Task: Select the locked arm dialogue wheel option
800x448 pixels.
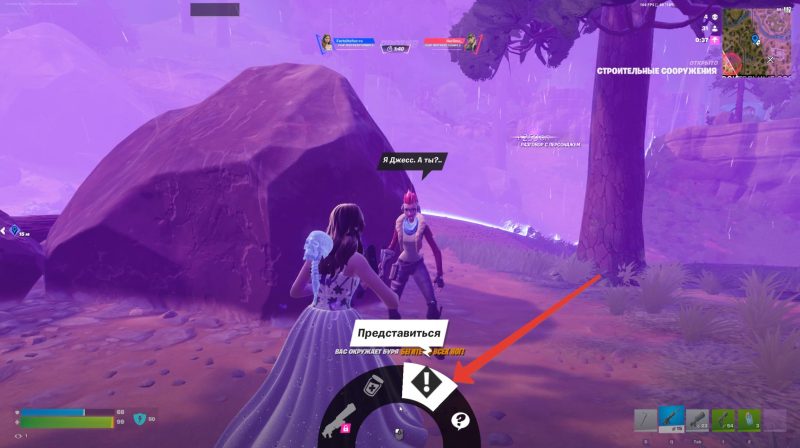Action: point(338,424)
